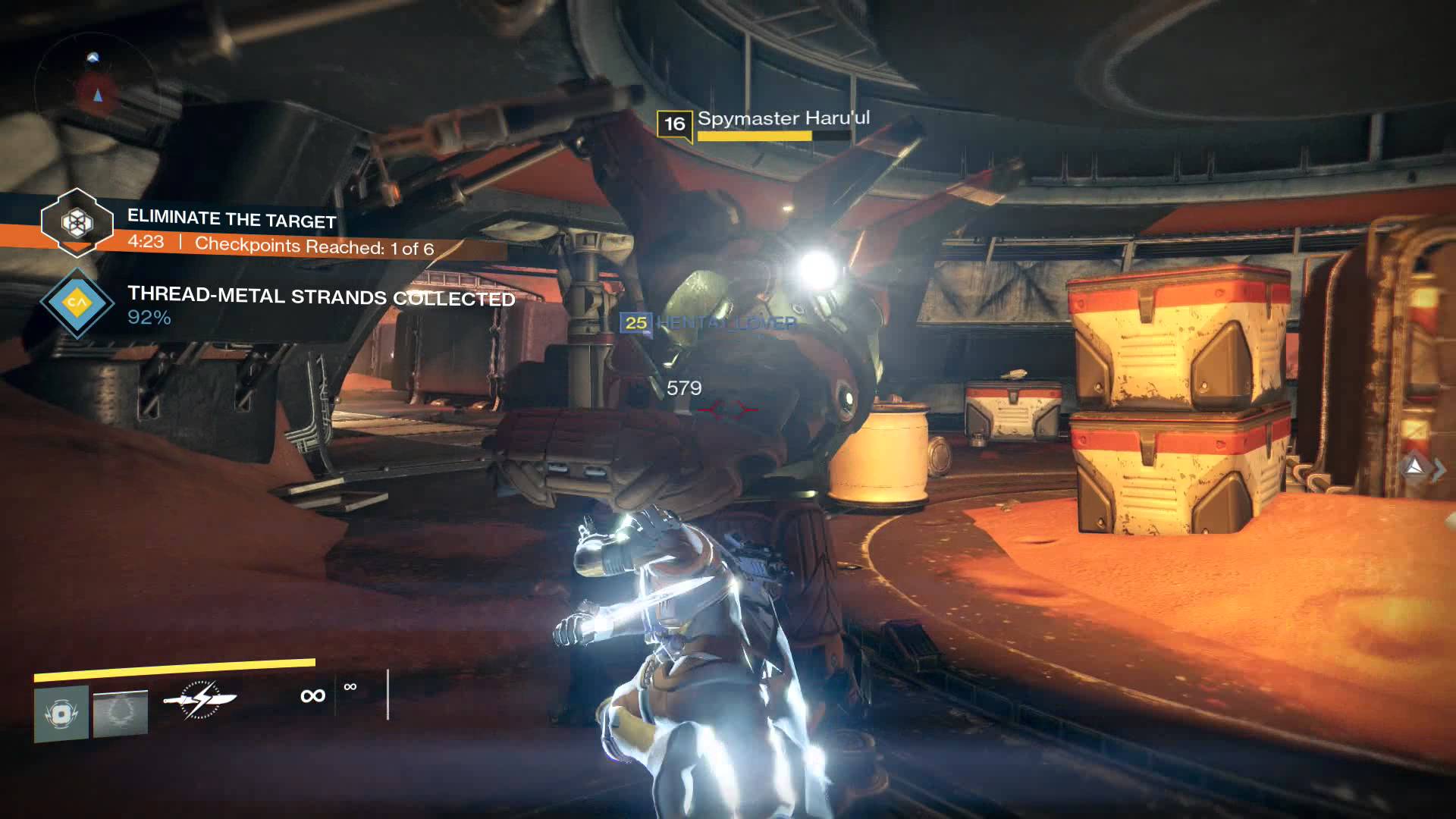Click the circular radar in the corner
The width and height of the screenshot is (1456, 819).
point(94,85)
